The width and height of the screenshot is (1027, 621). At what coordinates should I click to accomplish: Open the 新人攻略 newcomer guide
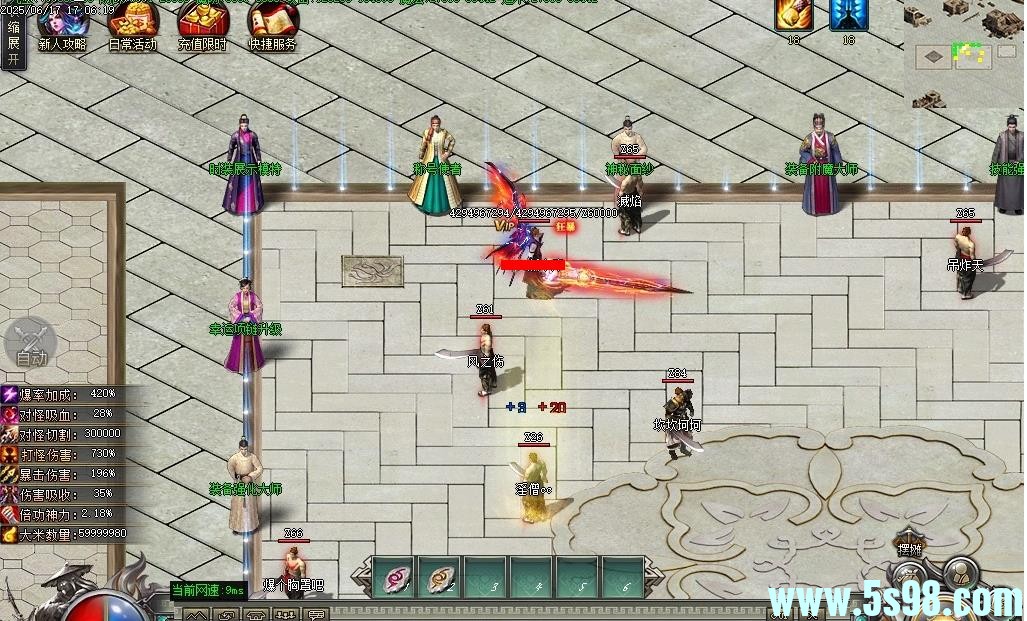coord(62,24)
